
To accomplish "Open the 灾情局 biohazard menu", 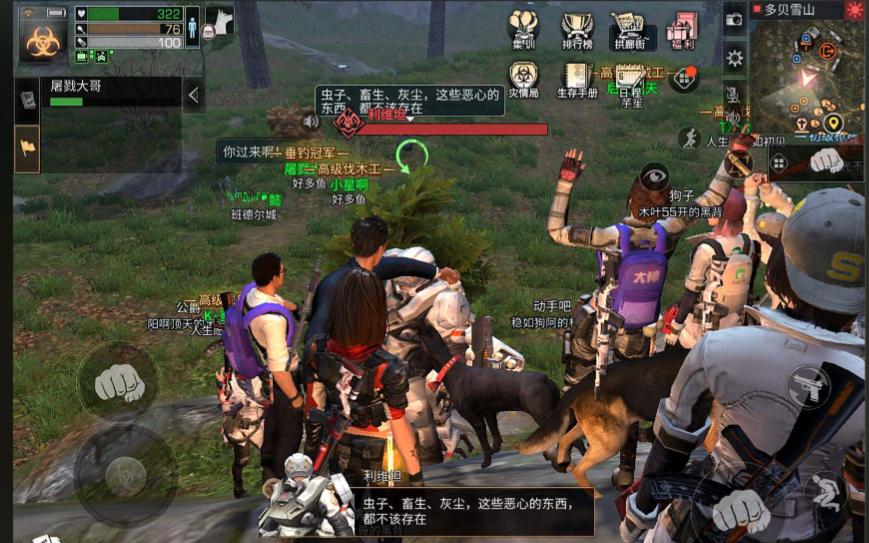I will (523, 79).
